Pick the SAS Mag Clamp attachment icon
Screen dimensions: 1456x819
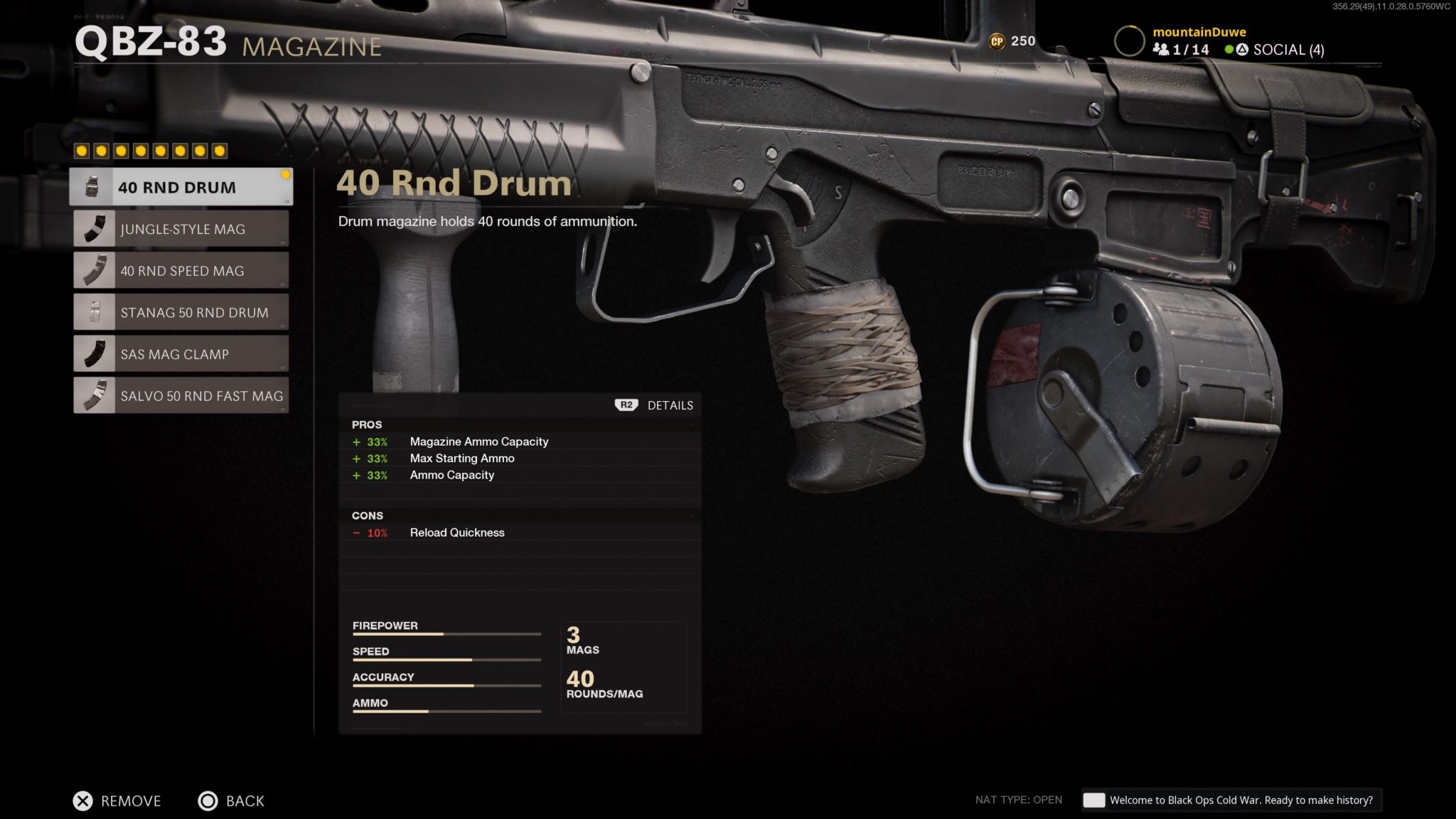pos(92,353)
